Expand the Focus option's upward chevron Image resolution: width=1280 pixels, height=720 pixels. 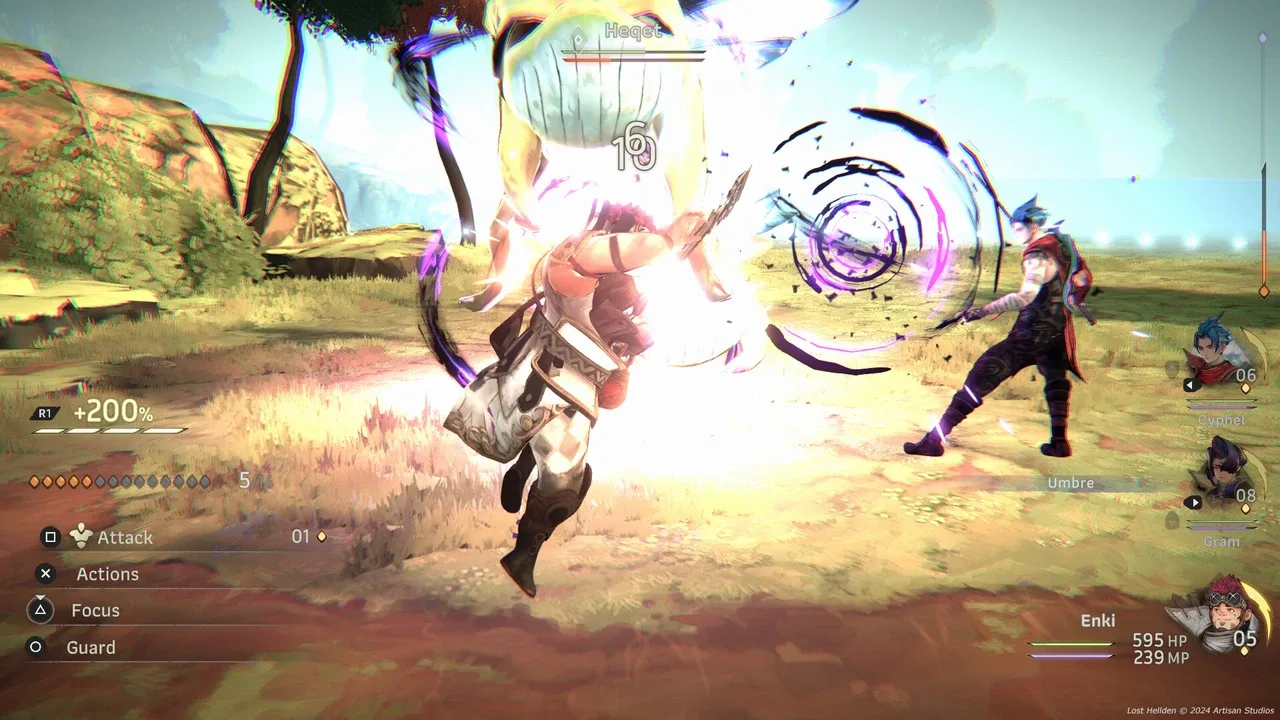point(40,596)
